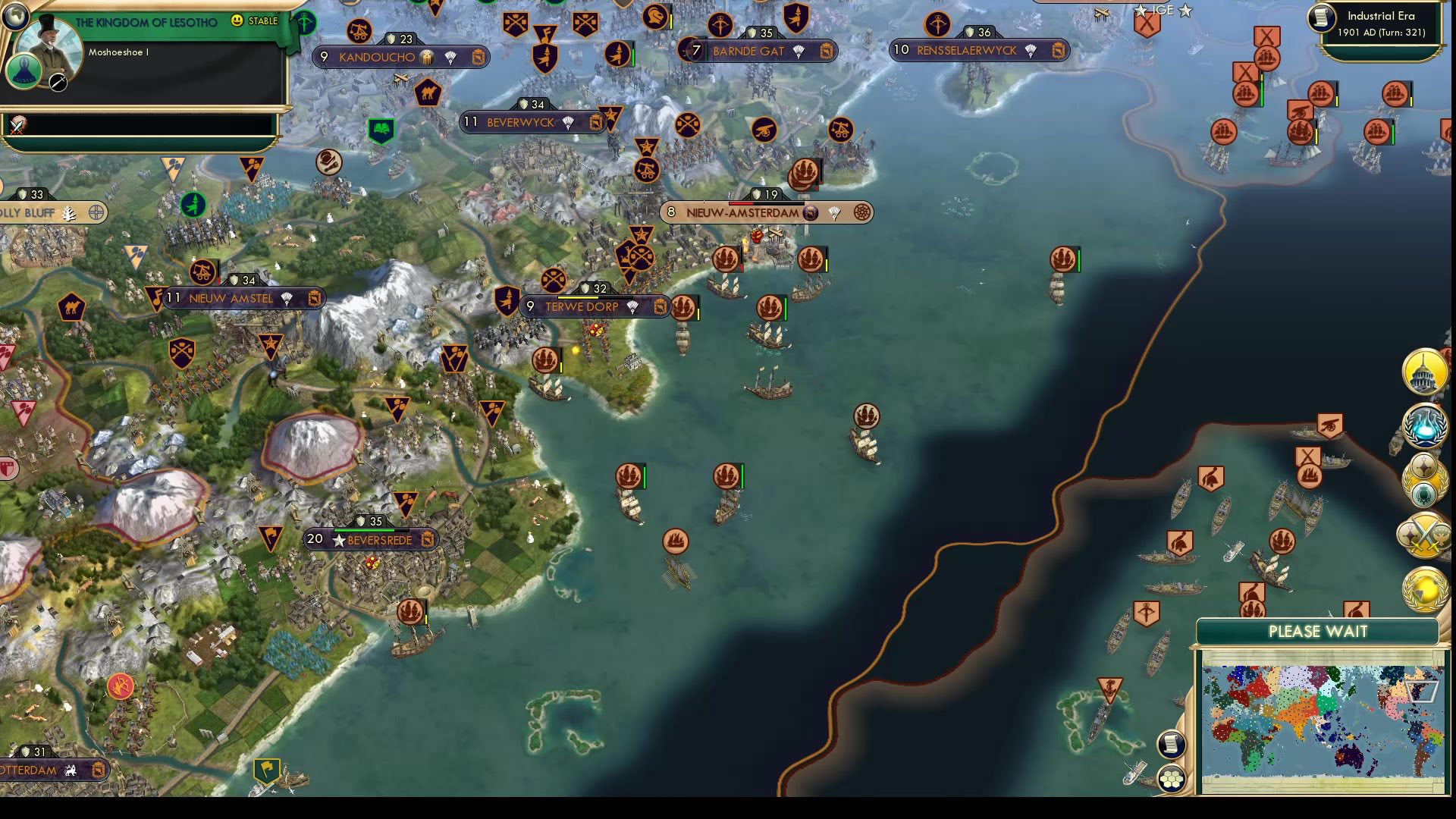This screenshot has width=1456, height=819.
Task: Click the smiling Stable happiness face icon
Action: [x=238, y=21]
